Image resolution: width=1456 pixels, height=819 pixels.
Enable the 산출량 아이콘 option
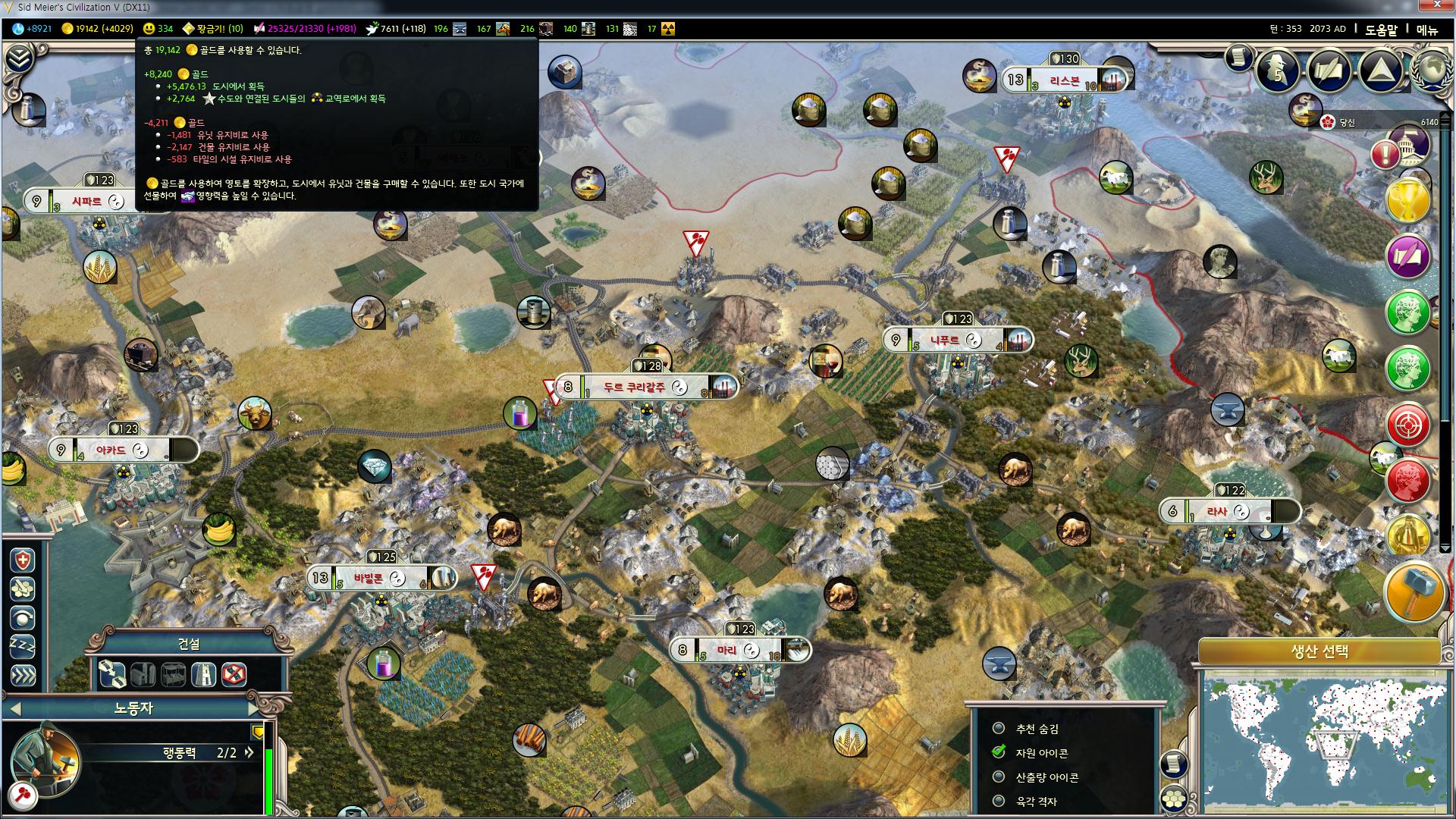999,777
